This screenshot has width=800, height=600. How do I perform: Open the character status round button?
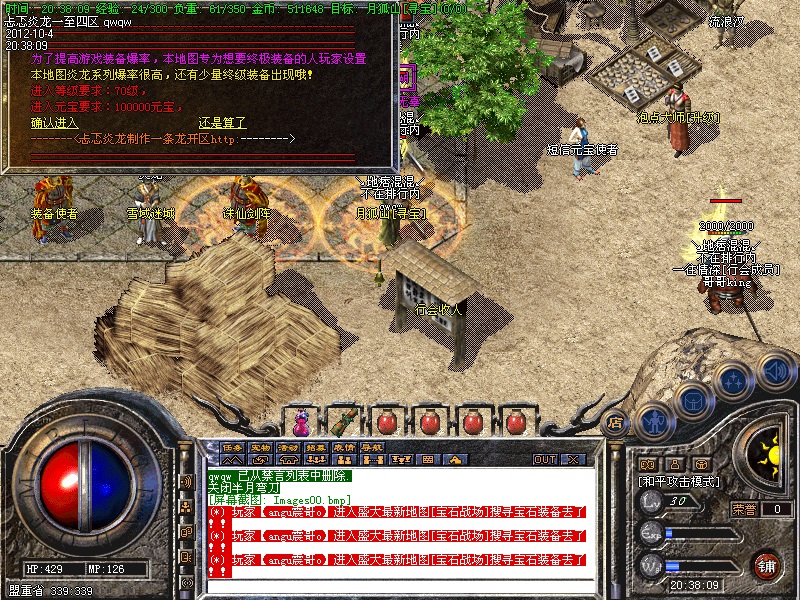pos(653,418)
